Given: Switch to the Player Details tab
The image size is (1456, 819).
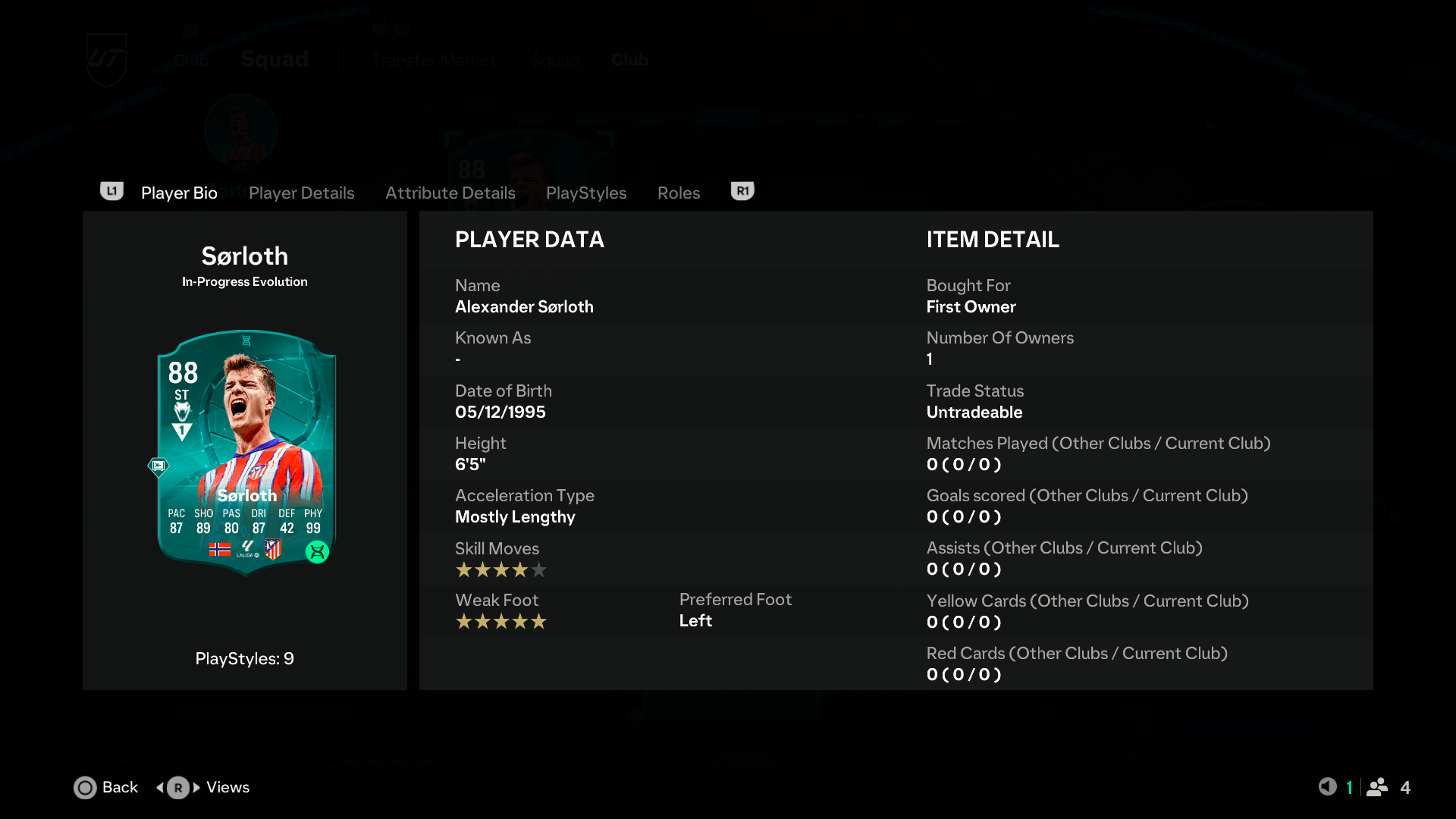Looking at the screenshot, I should 301,193.
